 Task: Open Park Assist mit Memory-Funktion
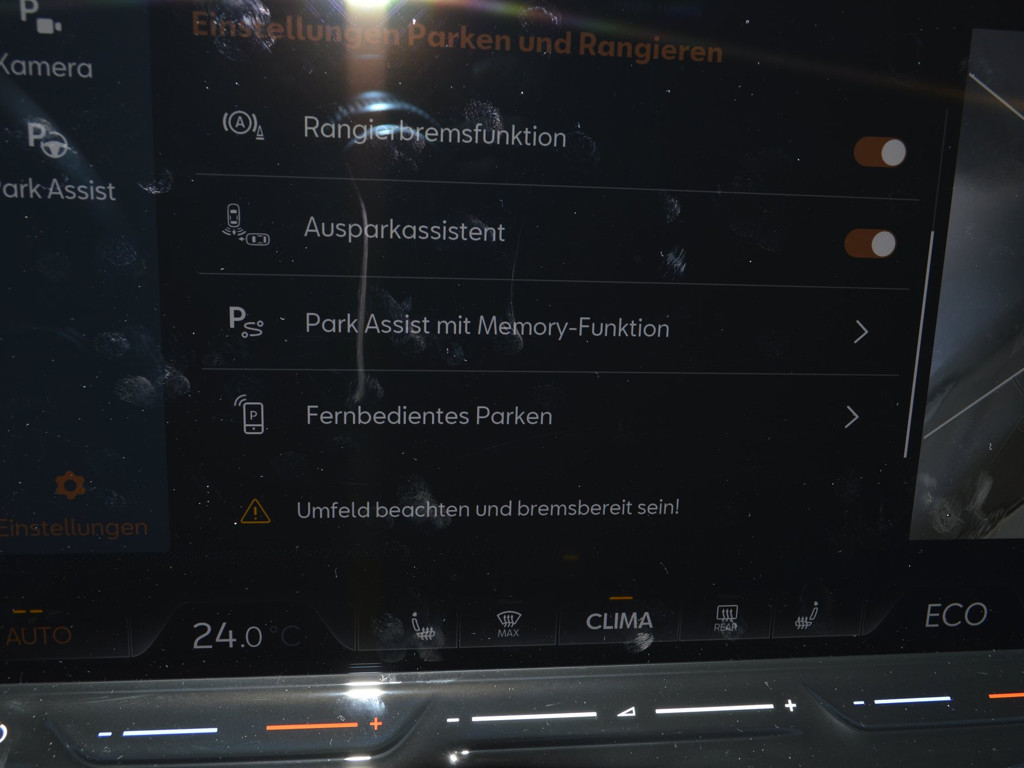pos(550,327)
